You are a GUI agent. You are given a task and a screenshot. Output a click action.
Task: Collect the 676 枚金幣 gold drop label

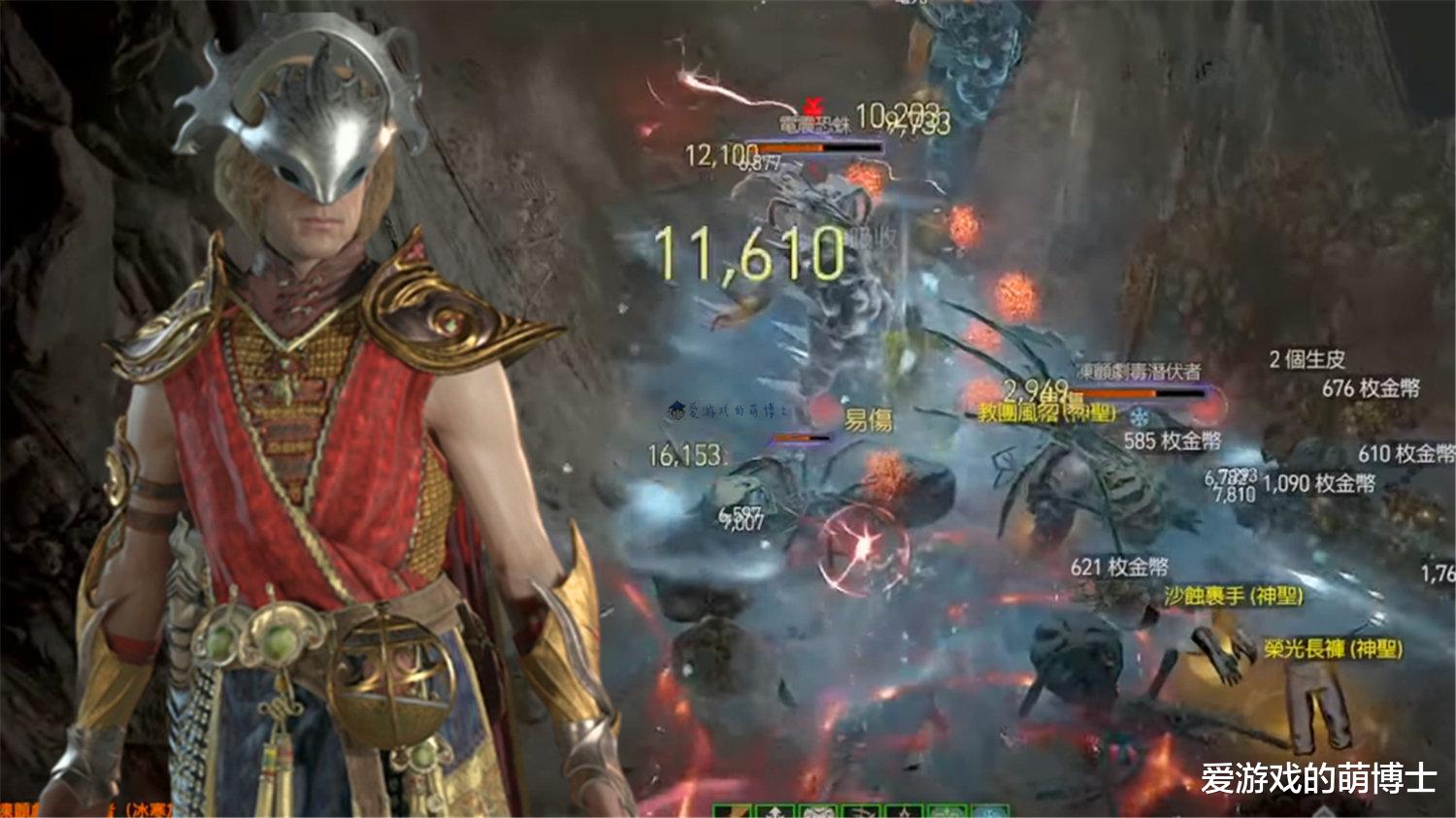[x=1370, y=389]
